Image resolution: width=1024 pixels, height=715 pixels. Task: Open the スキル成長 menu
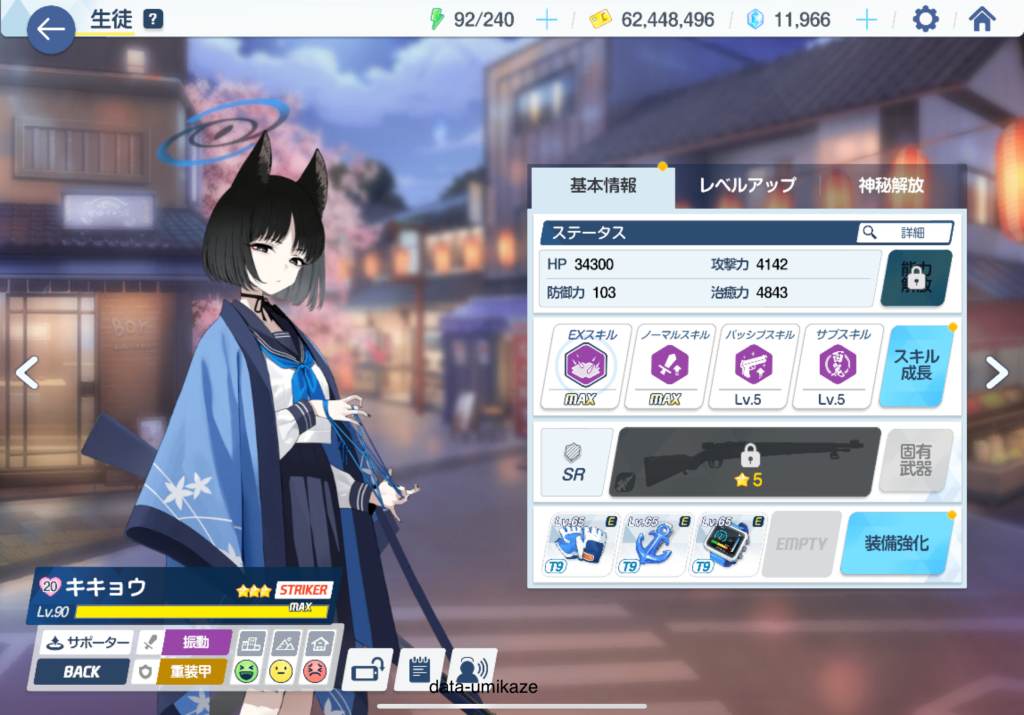pos(916,366)
